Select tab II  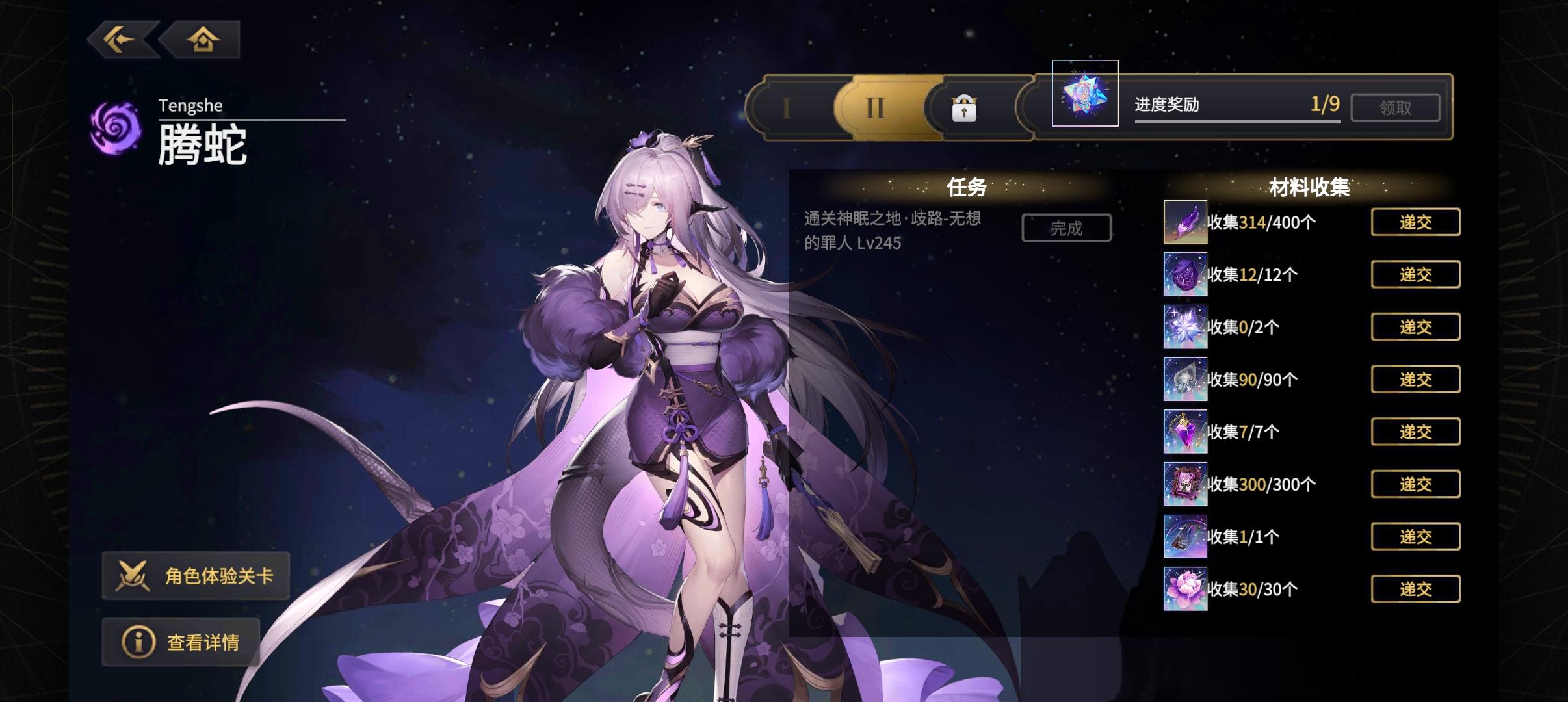point(876,107)
